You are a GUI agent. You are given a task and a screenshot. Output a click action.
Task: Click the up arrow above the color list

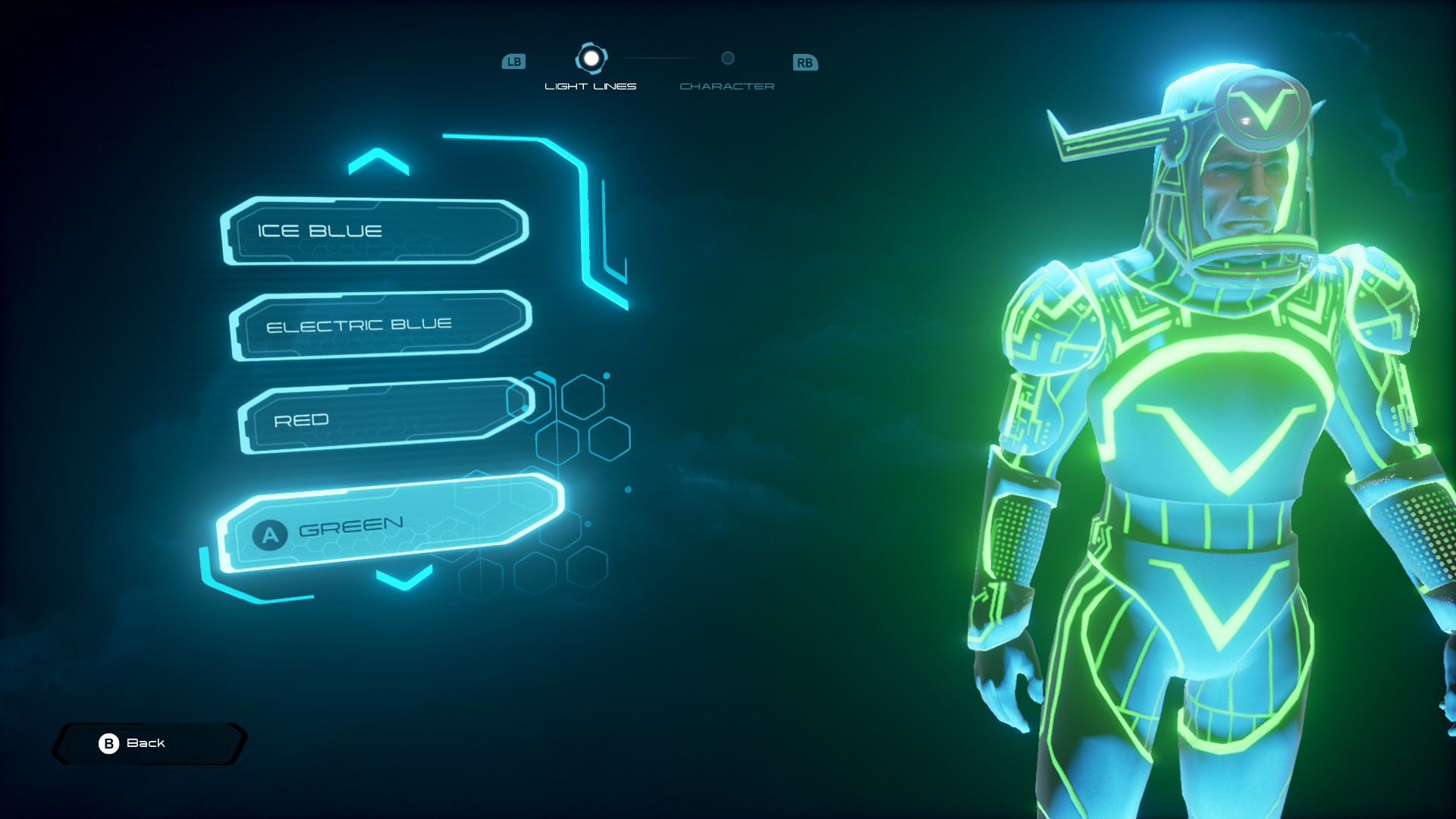pyautogui.click(x=378, y=162)
